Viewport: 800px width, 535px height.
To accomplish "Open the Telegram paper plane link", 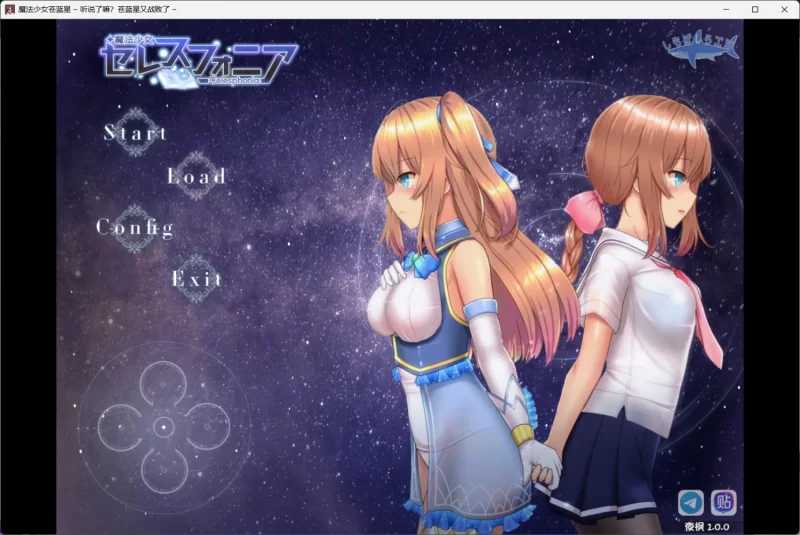I will pos(691,501).
